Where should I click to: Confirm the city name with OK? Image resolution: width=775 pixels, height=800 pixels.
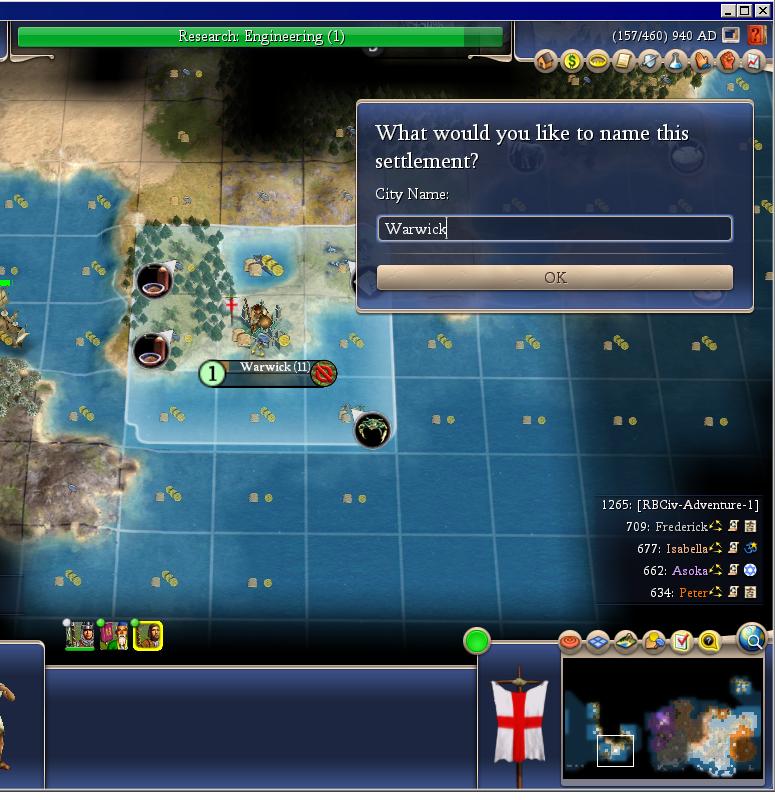(x=554, y=278)
